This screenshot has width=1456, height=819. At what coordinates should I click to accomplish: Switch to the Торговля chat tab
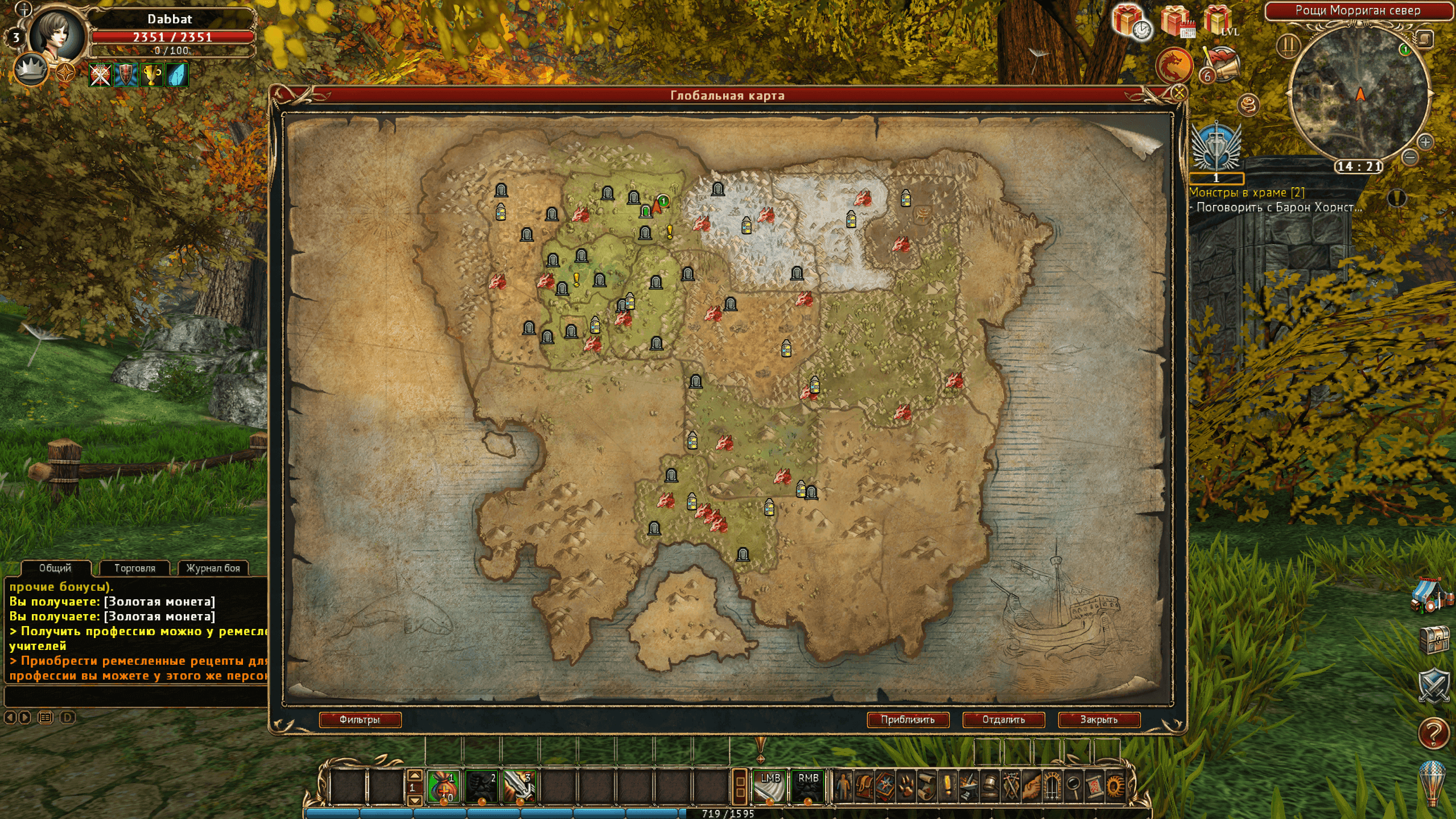coord(135,568)
